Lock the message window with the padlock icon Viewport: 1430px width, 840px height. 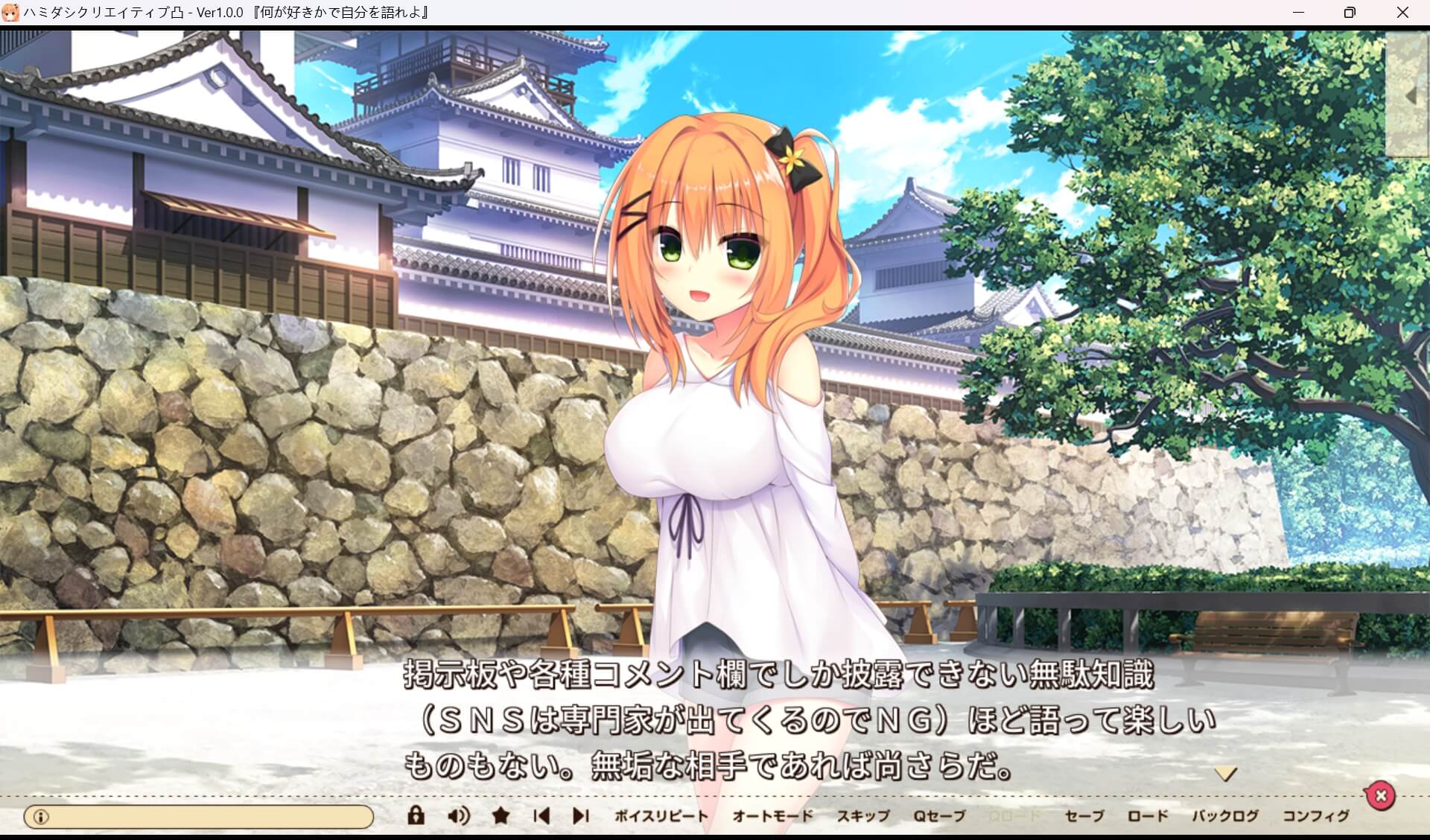coord(415,815)
